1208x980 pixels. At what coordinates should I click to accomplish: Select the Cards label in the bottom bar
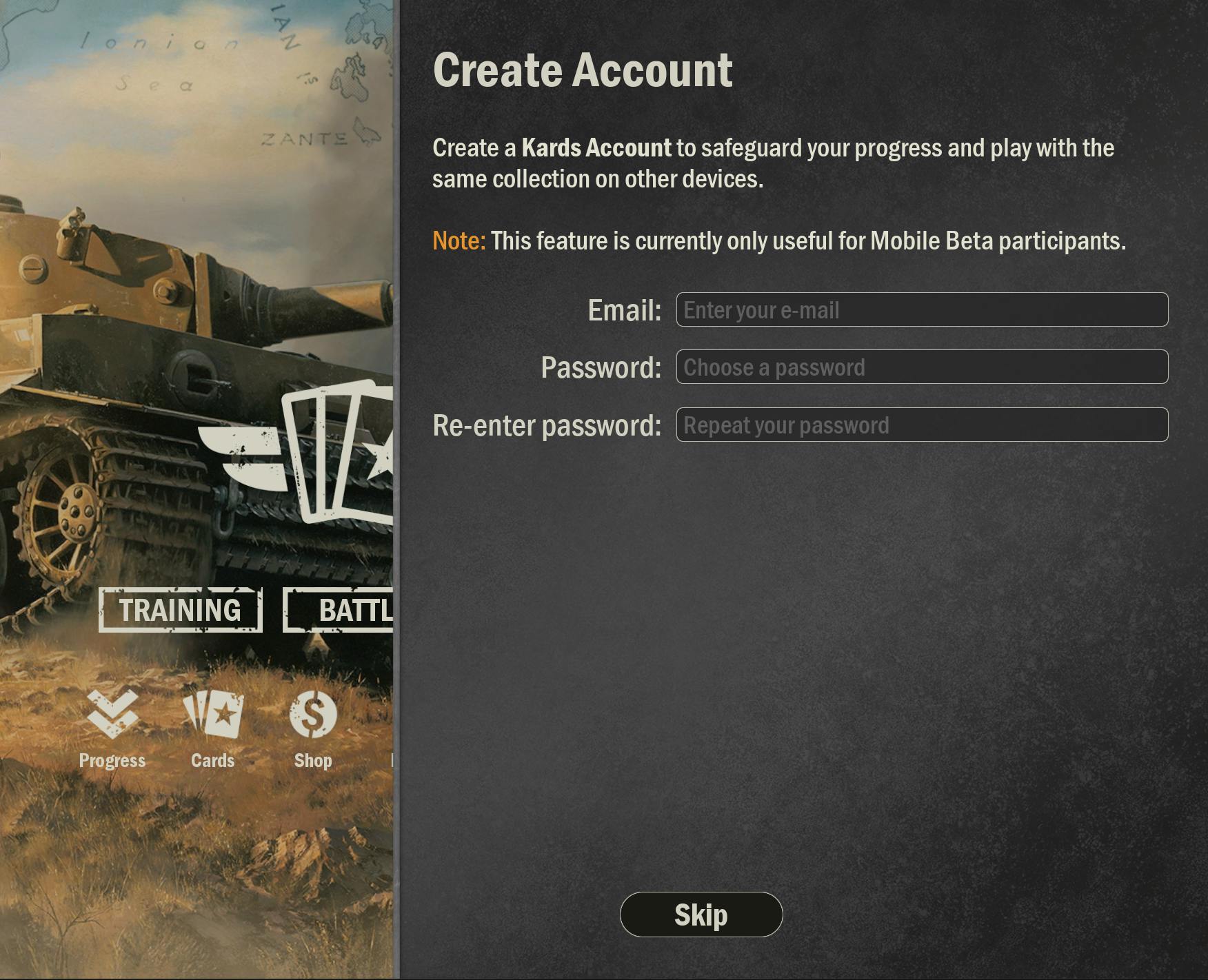tap(213, 761)
